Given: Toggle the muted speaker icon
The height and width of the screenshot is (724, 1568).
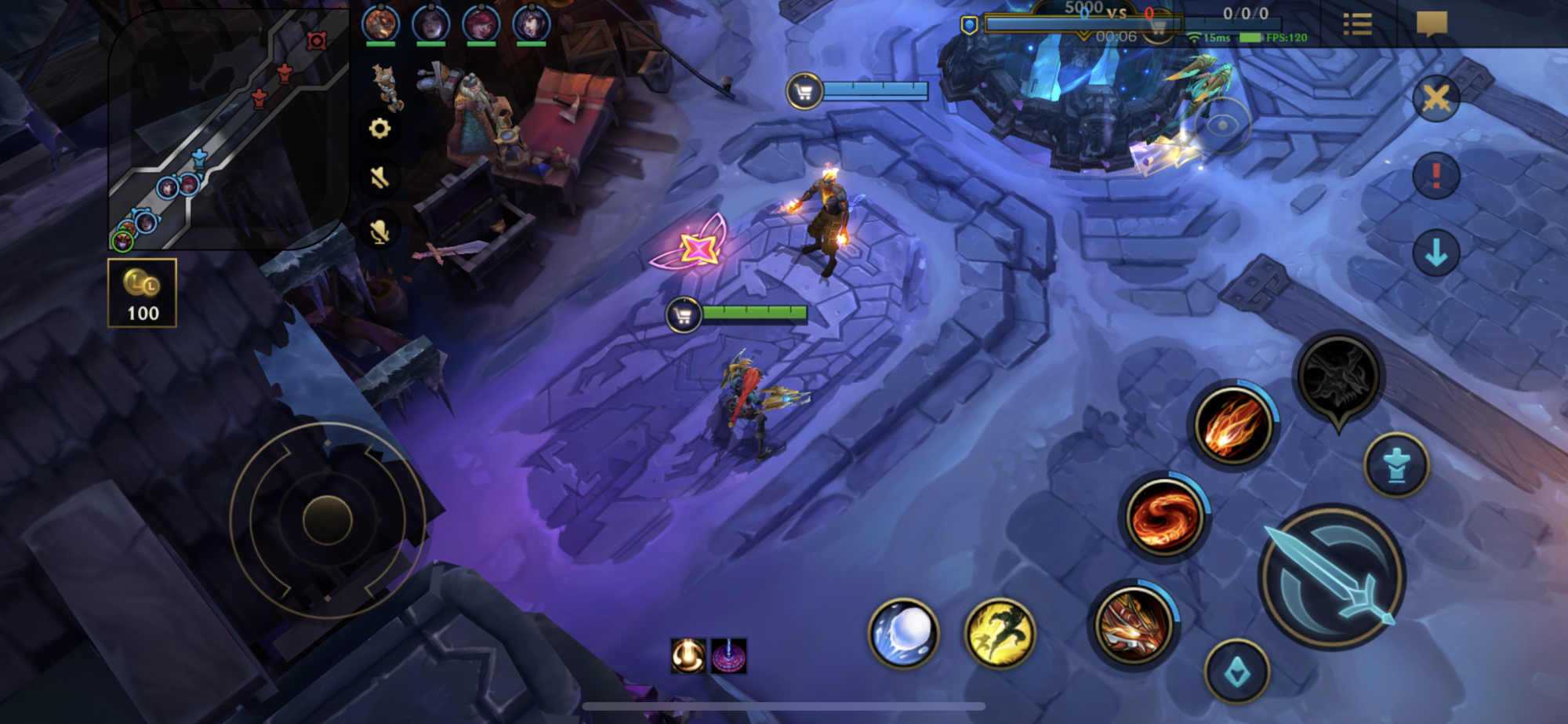Looking at the screenshot, I should (x=379, y=178).
